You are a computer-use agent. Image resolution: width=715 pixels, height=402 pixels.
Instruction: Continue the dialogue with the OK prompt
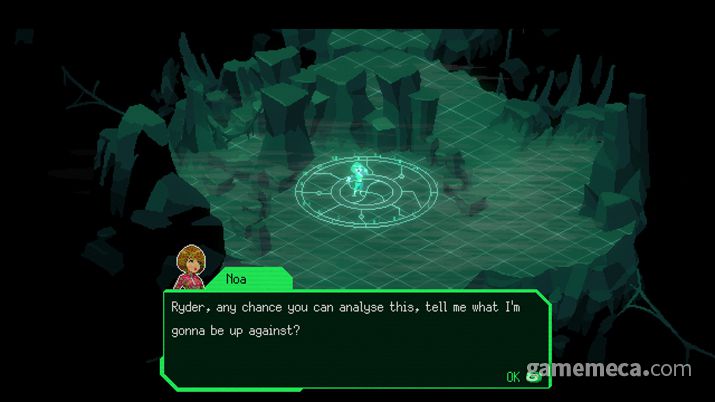[x=523, y=376]
